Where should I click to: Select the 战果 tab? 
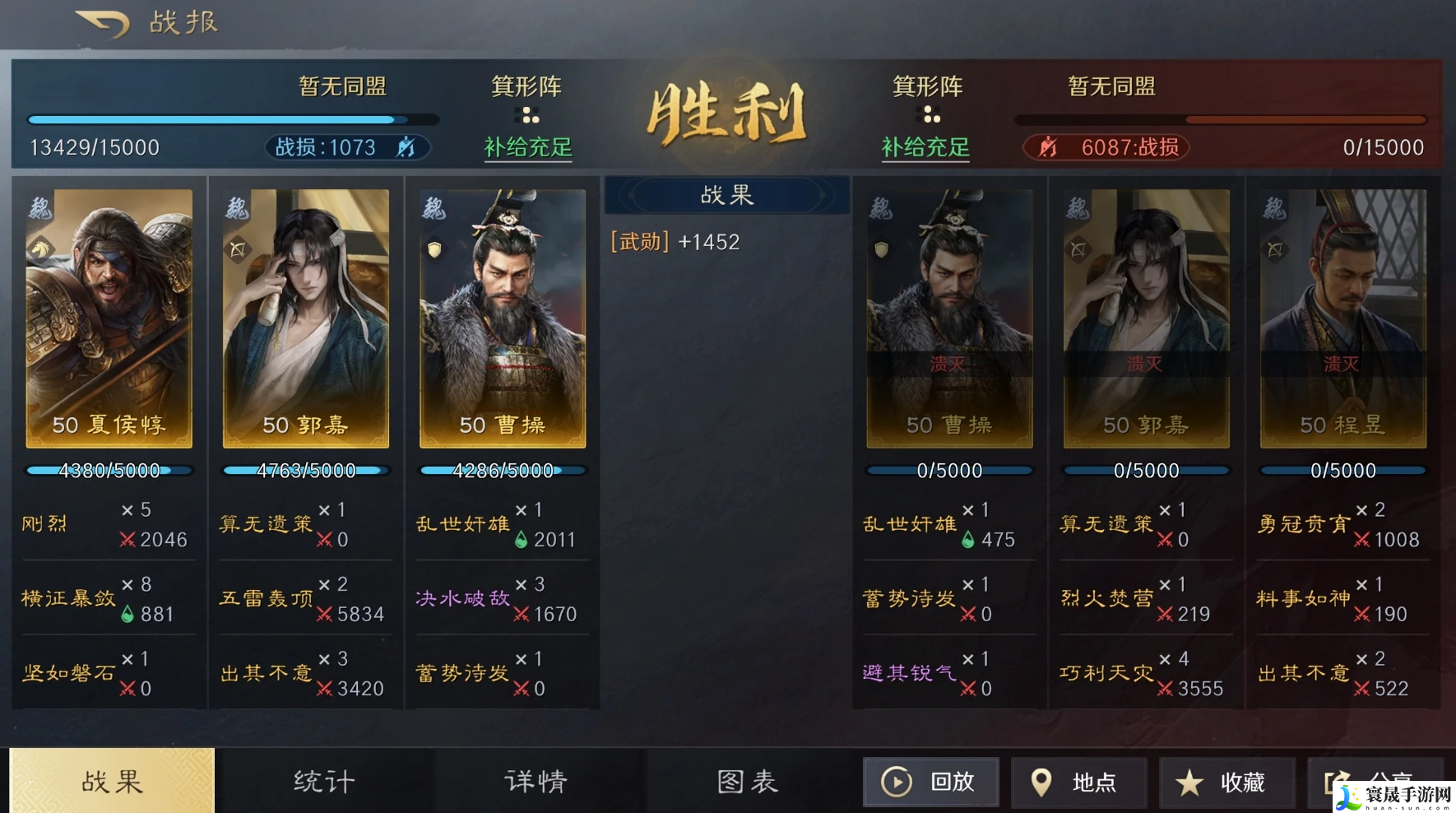[112, 781]
